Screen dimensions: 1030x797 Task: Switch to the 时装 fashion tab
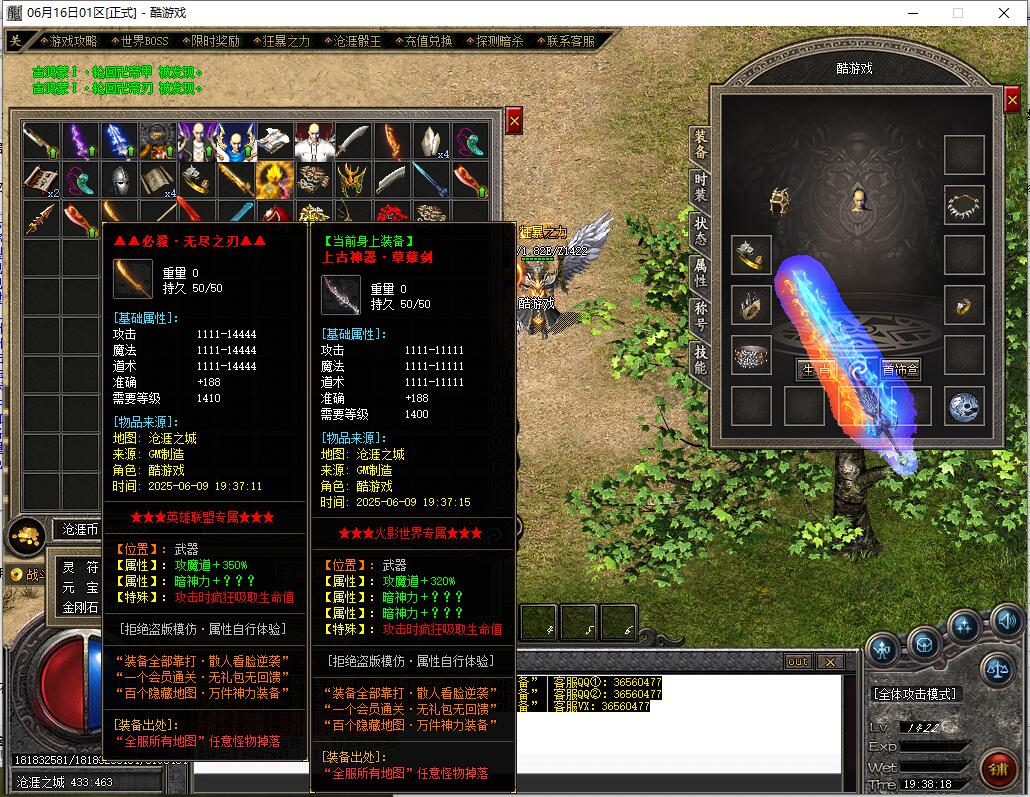click(x=700, y=186)
